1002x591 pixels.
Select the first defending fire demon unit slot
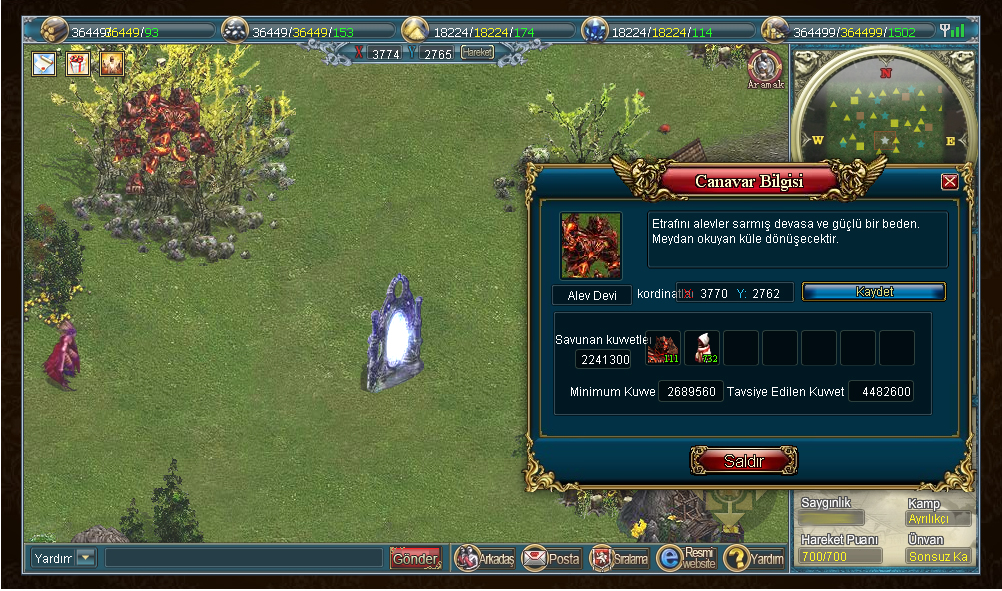coord(662,348)
